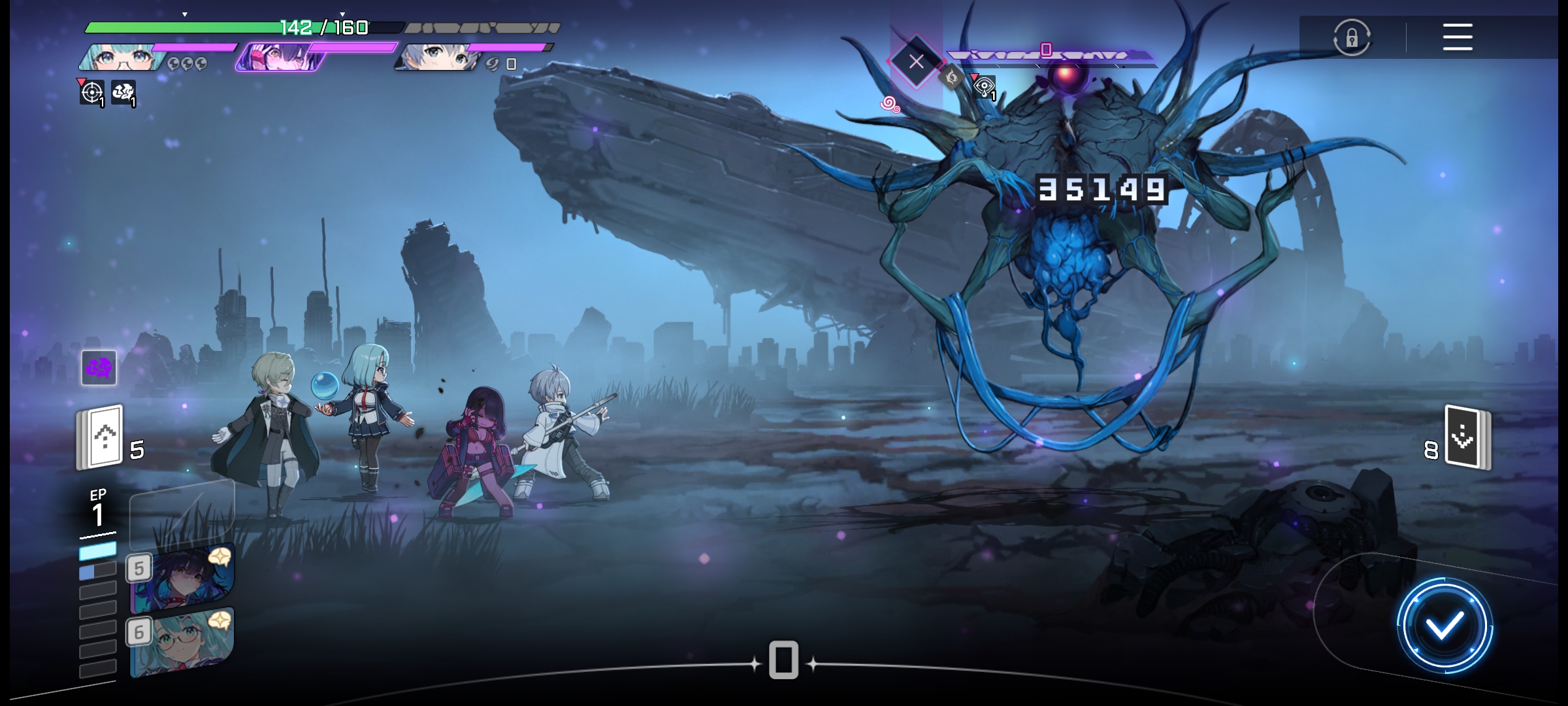The height and width of the screenshot is (706, 1568).
Task: Inspect the white brain status icon with count 1
Action: (x=123, y=93)
